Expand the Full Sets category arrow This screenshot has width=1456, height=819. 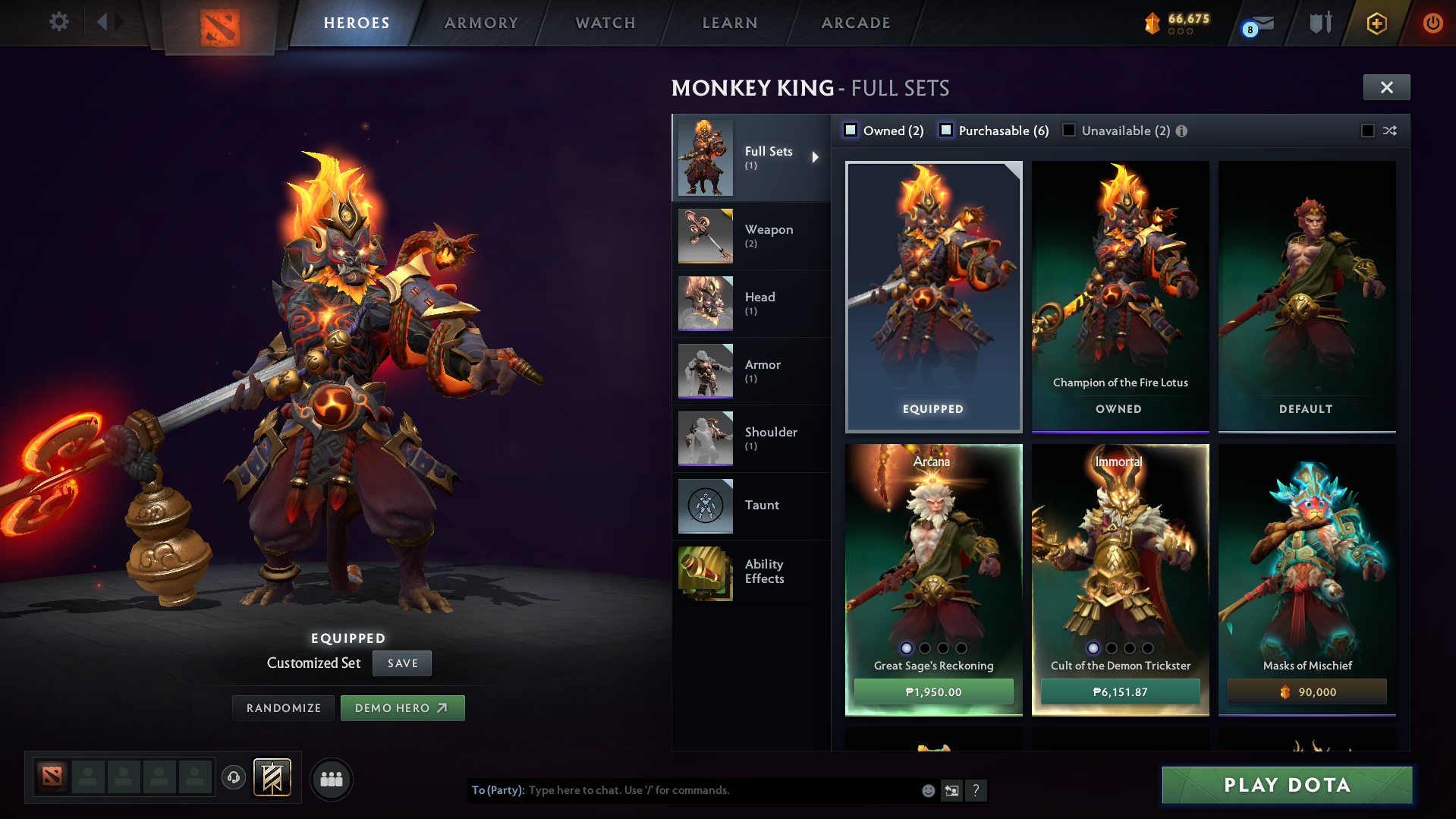[x=816, y=157]
